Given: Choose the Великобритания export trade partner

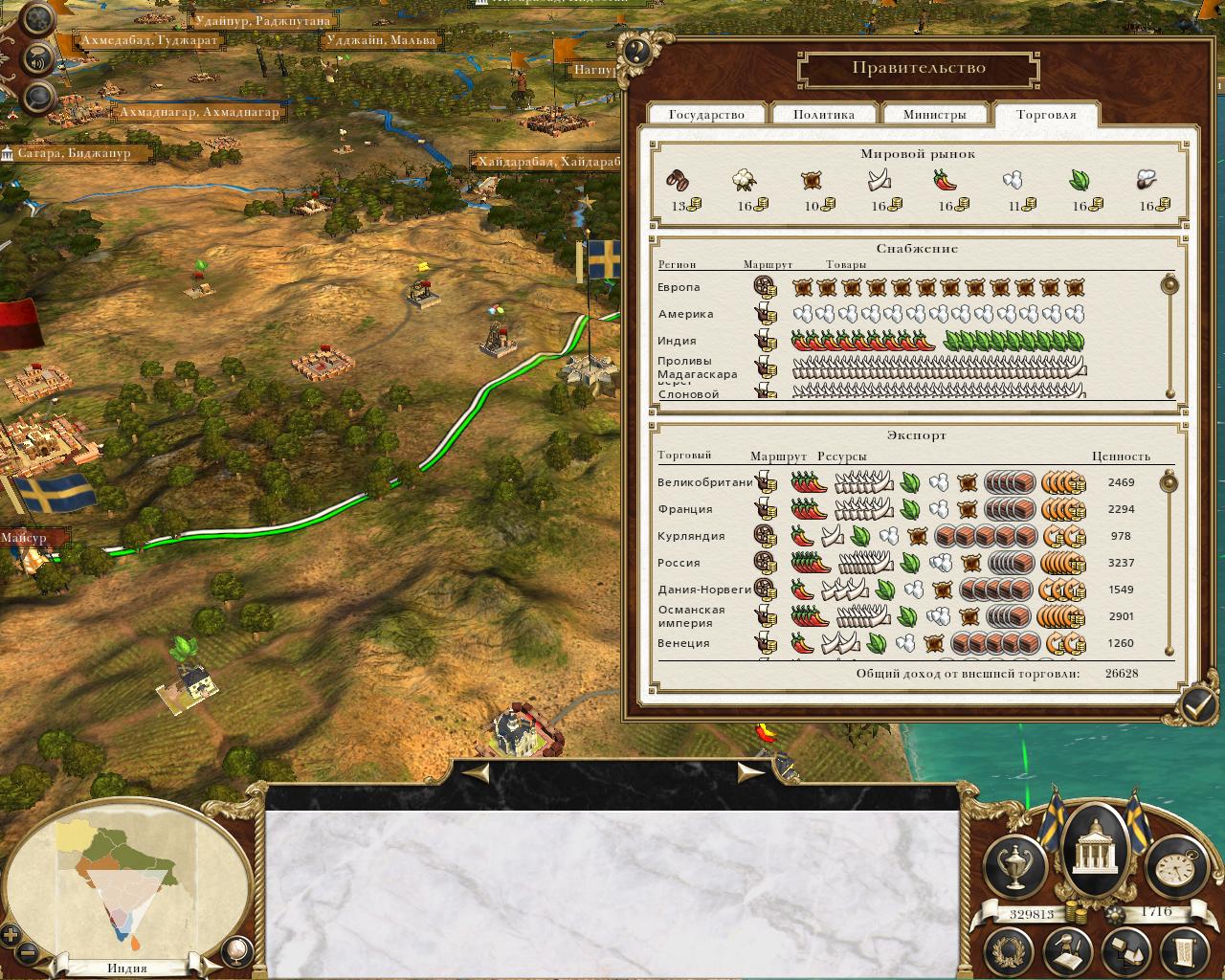Looking at the screenshot, I should 704,482.
